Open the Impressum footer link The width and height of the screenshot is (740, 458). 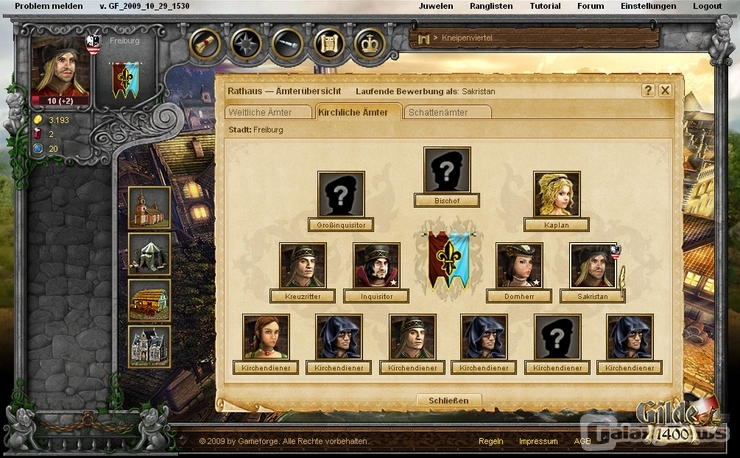click(x=538, y=440)
